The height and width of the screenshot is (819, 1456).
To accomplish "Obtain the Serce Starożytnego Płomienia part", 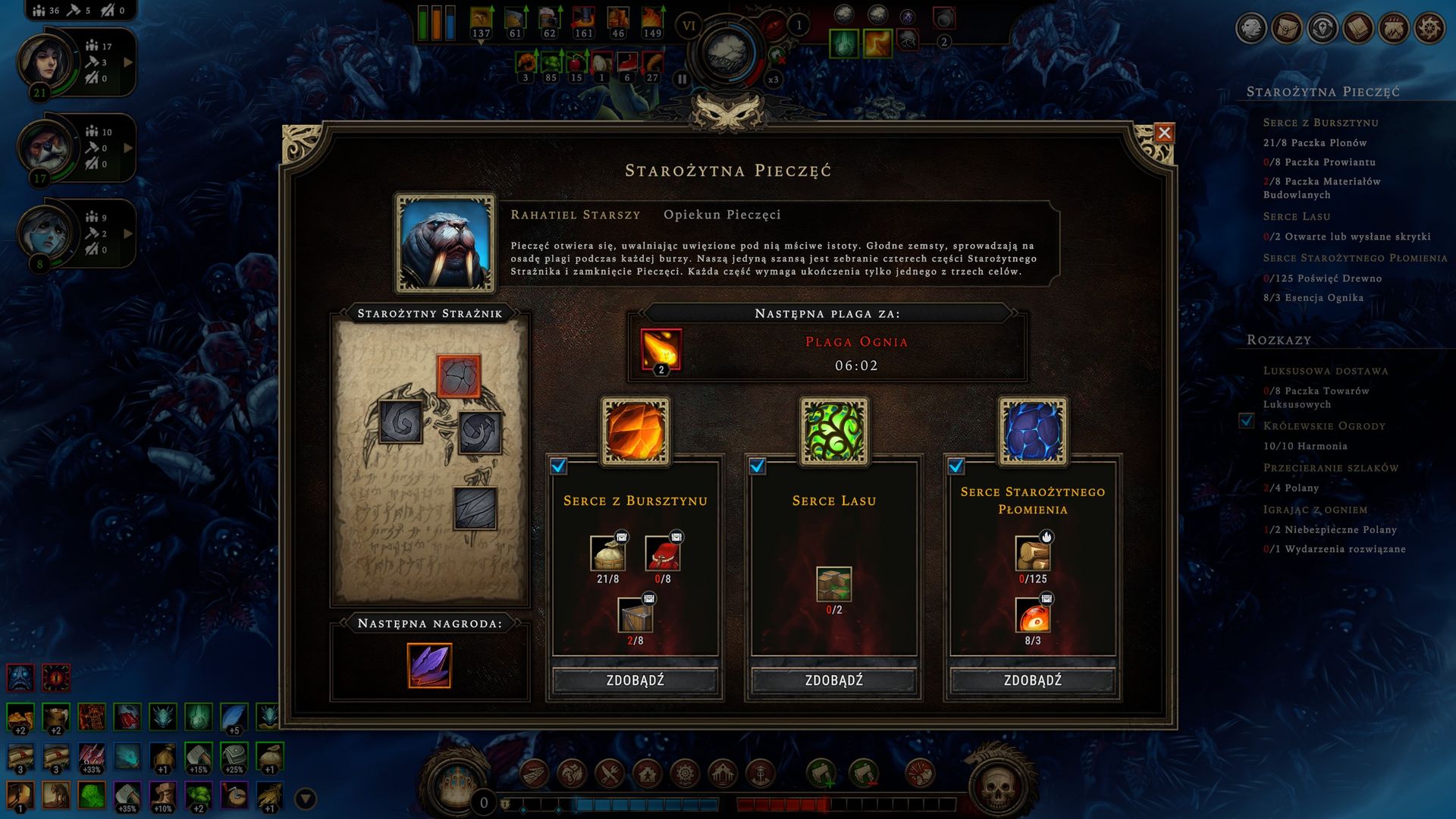I will click(x=1032, y=680).
